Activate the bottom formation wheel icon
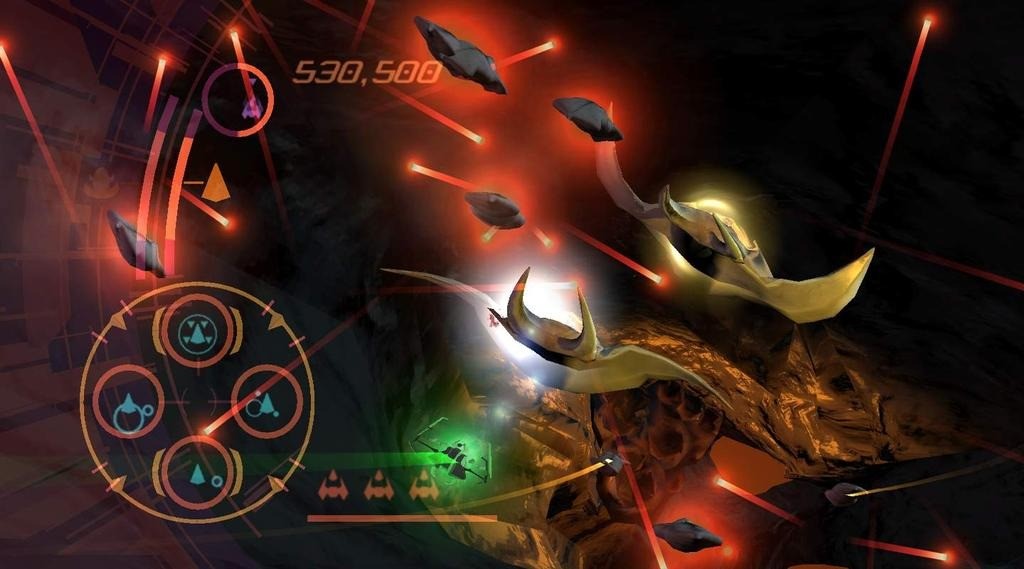Screen dimensions: 1024x569 pos(198,469)
